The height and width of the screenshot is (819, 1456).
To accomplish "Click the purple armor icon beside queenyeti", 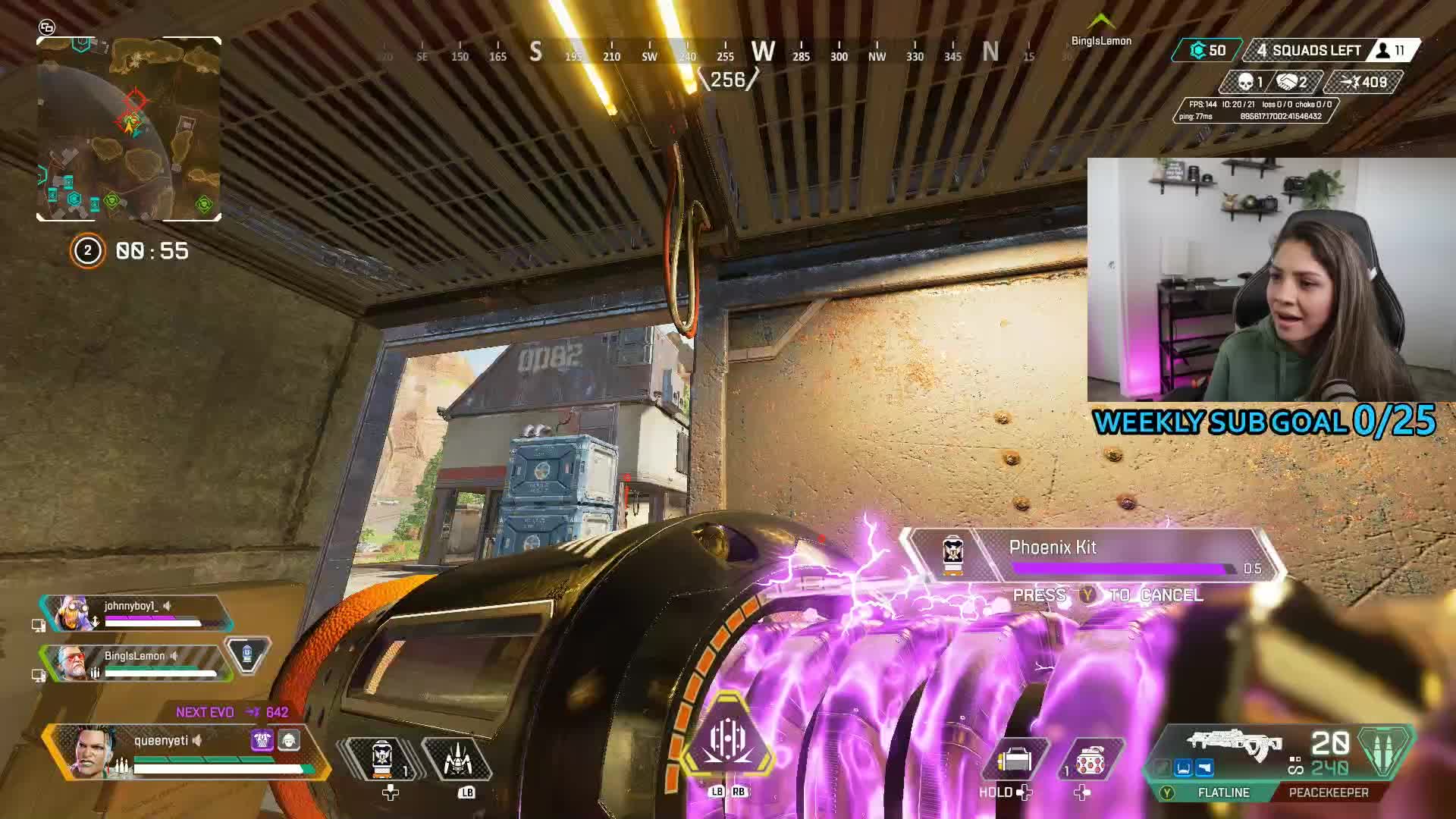I will [262, 740].
